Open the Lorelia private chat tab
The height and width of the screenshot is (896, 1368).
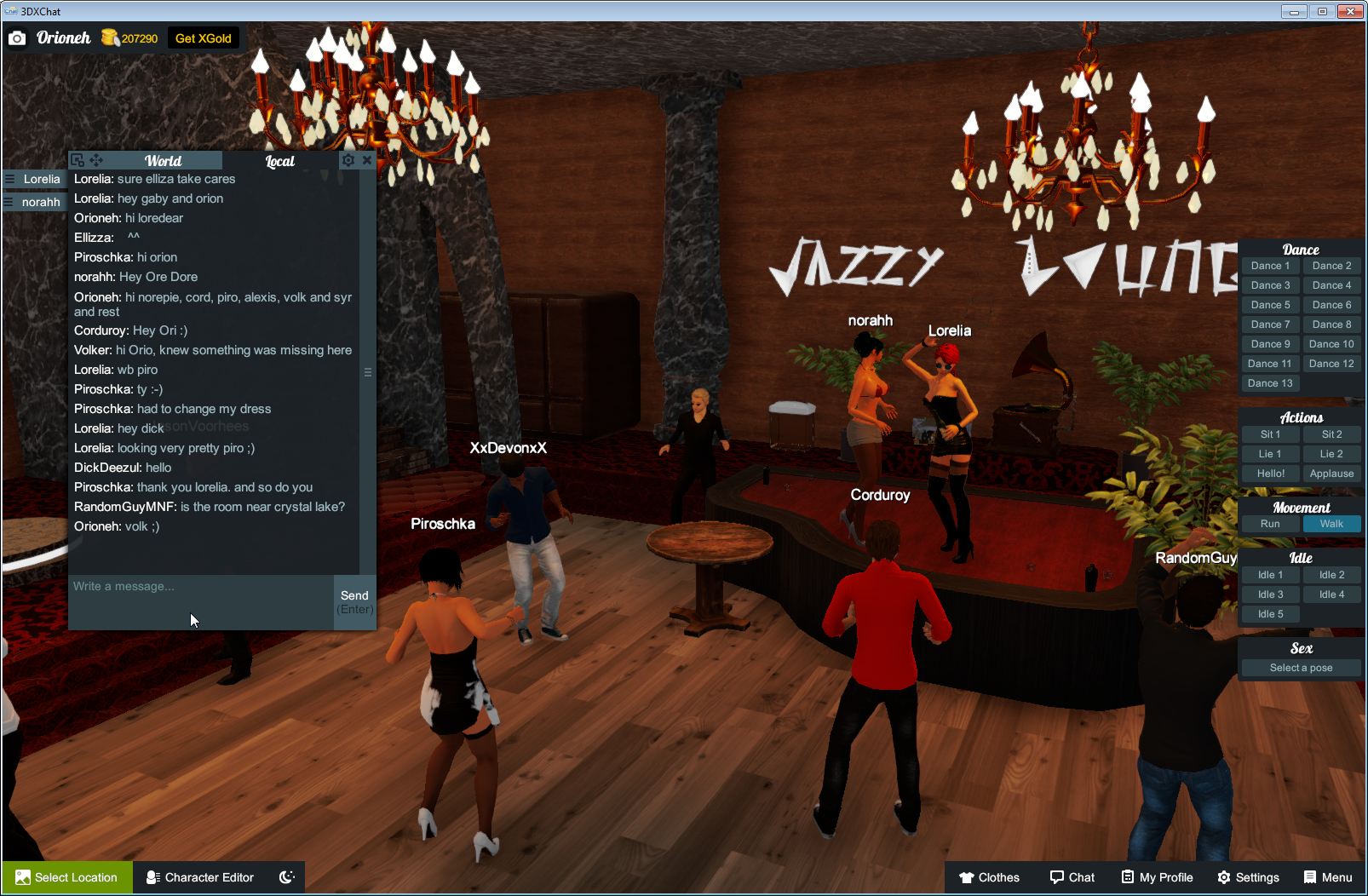[x=34, y=179]
